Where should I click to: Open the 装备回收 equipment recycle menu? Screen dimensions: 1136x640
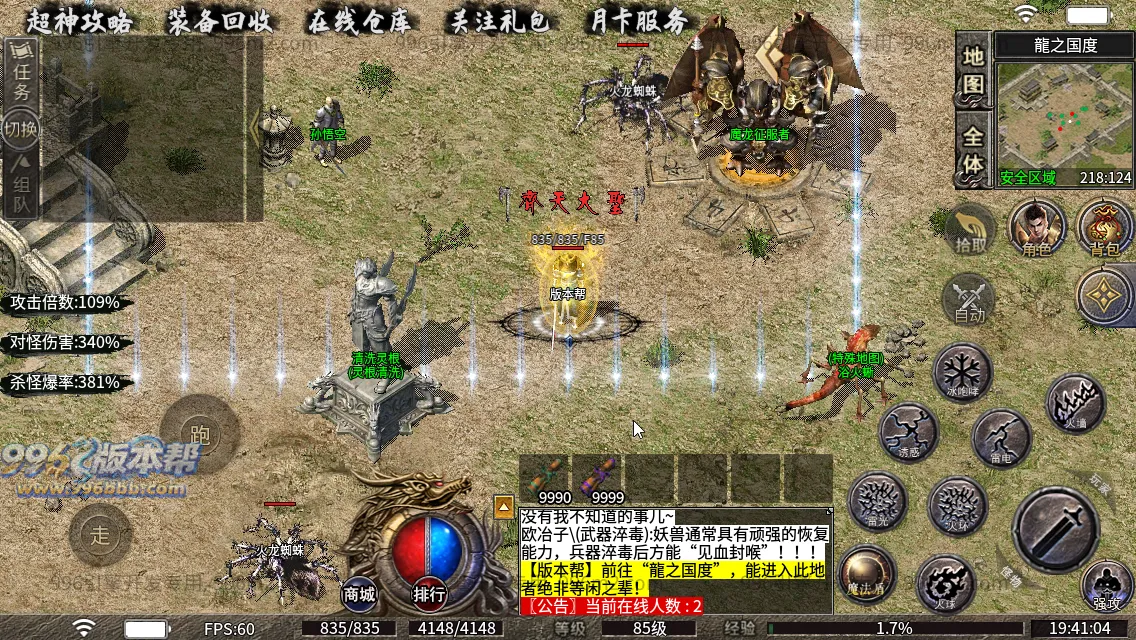point(221,20)
